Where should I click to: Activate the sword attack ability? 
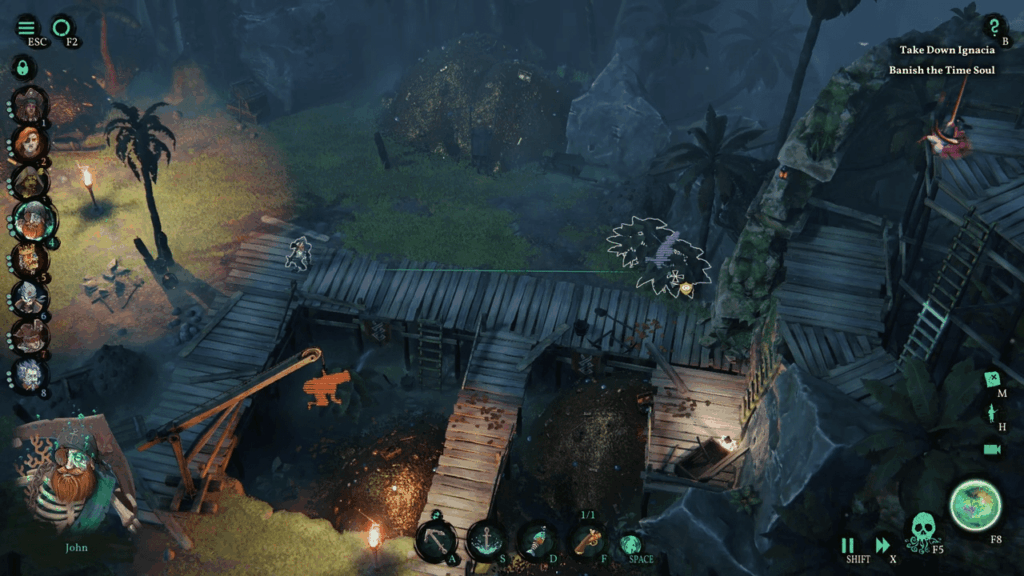coord(436,541)
